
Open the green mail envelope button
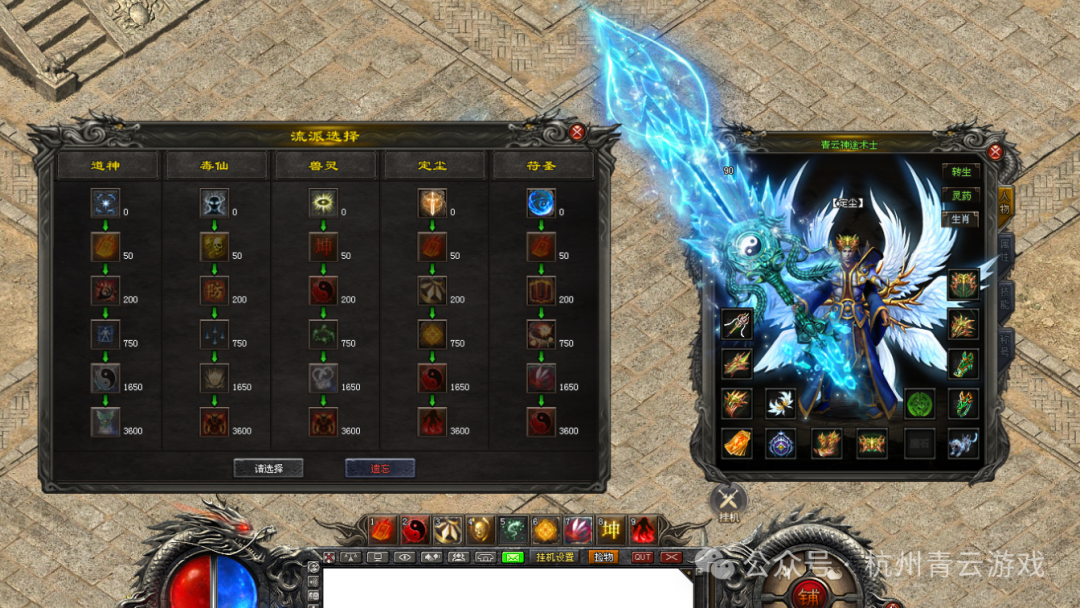tap(512, 557)
